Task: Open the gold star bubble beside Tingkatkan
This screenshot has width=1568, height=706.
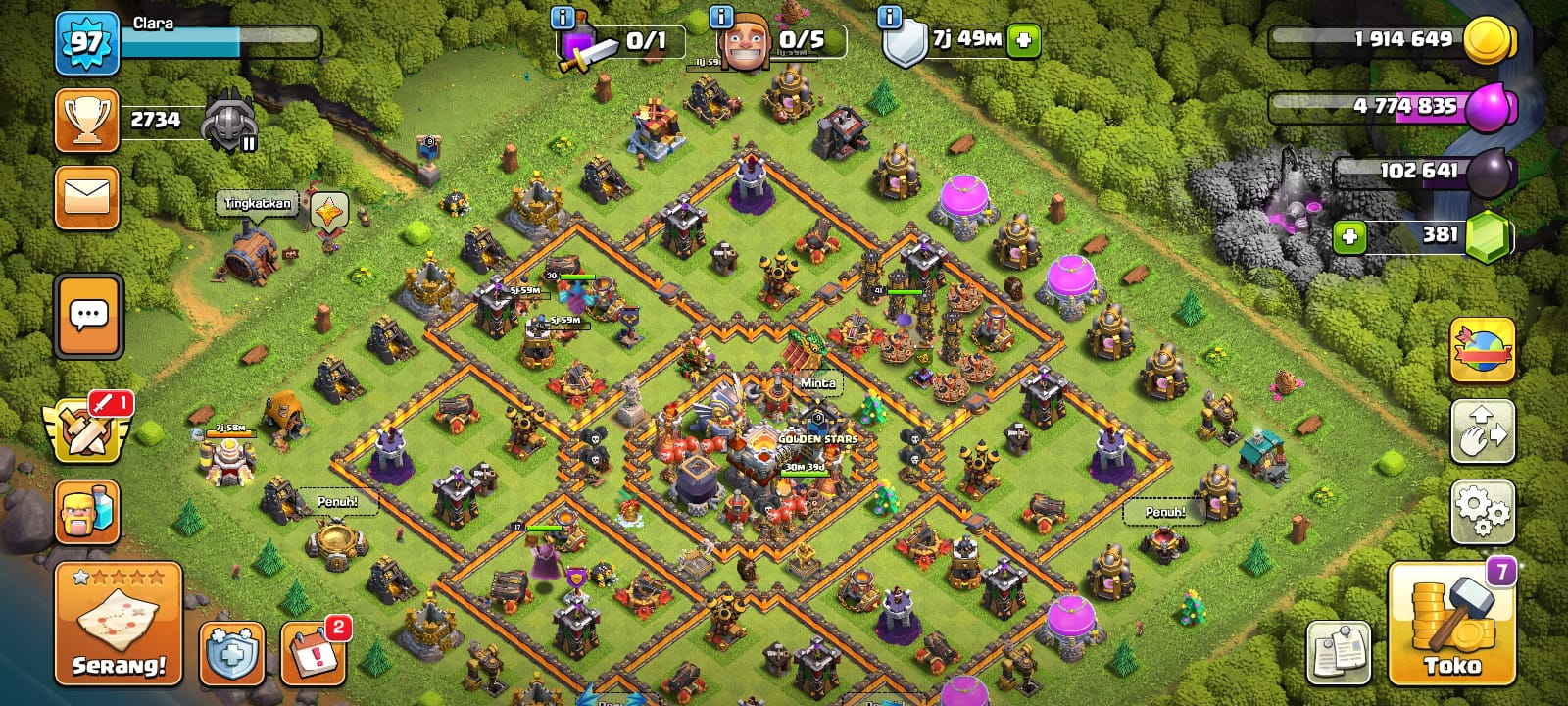Action: point(329,210)
